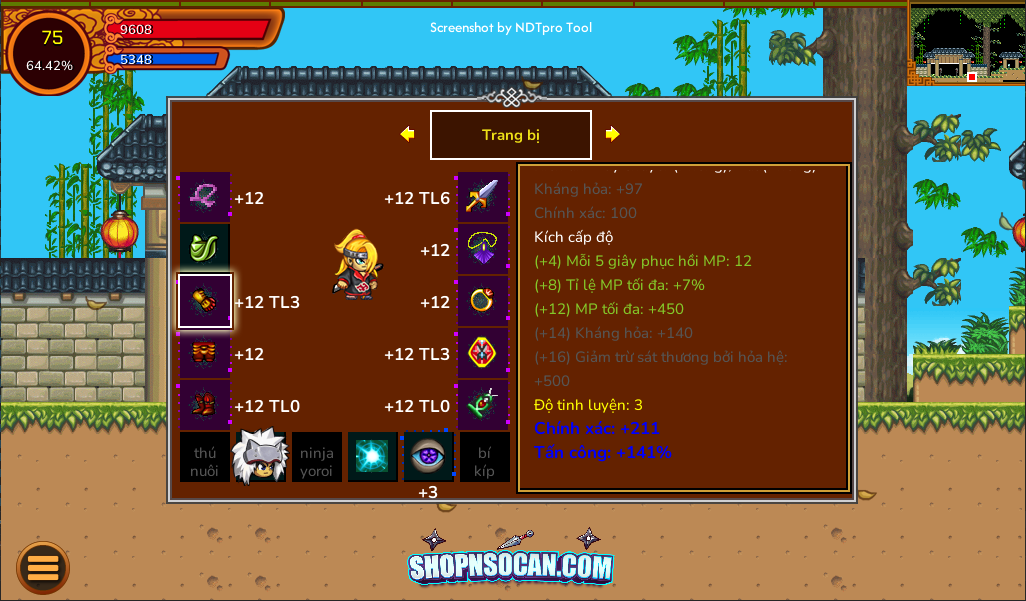Open the orange hamburger main menu
The width and height of the screenshot is (1026, 601).
[43, 568]
